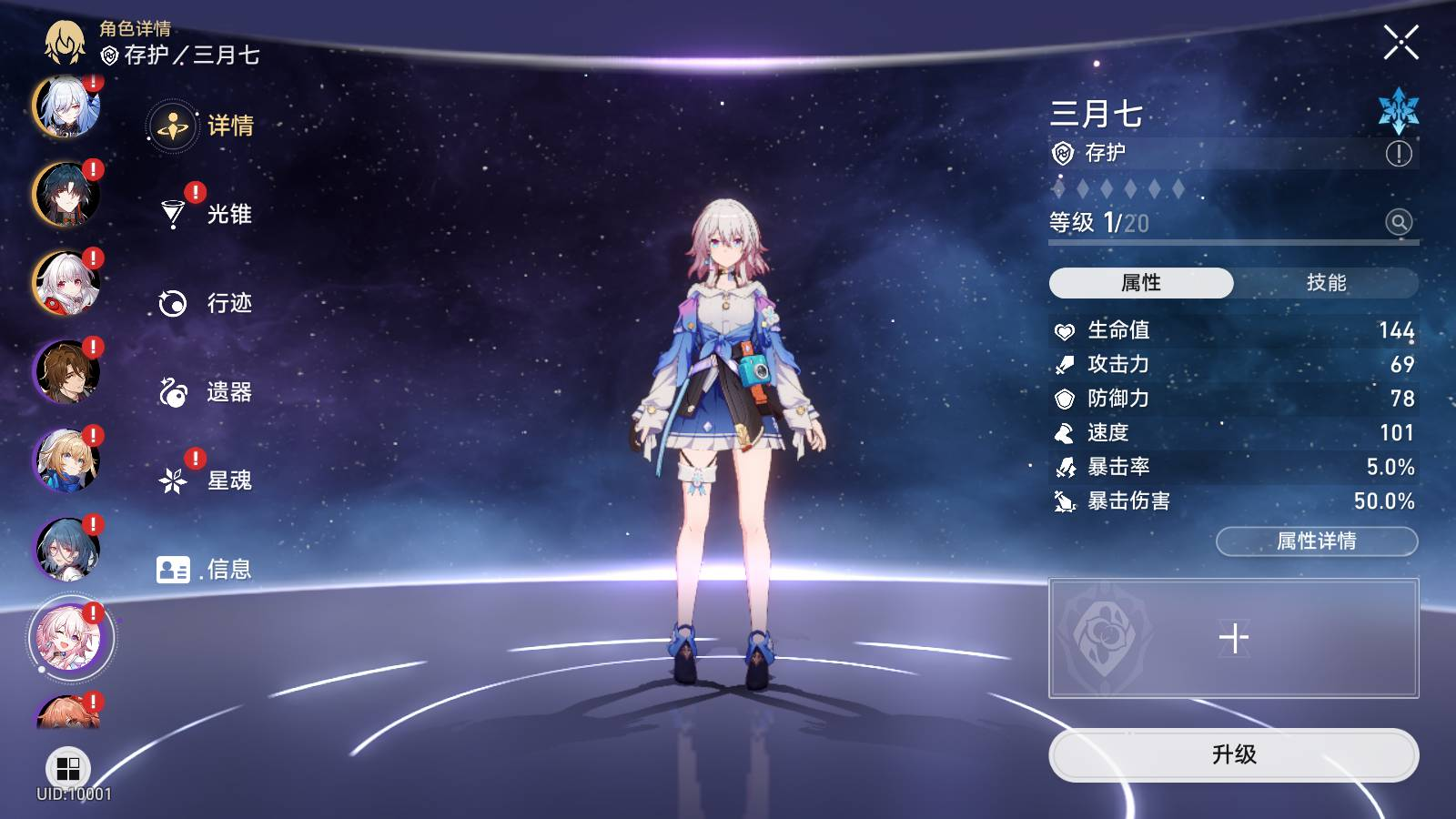This screenshot has width=1456, height=819.
Task: Open the 详情 details menu entry
Action: click(202, 126)
